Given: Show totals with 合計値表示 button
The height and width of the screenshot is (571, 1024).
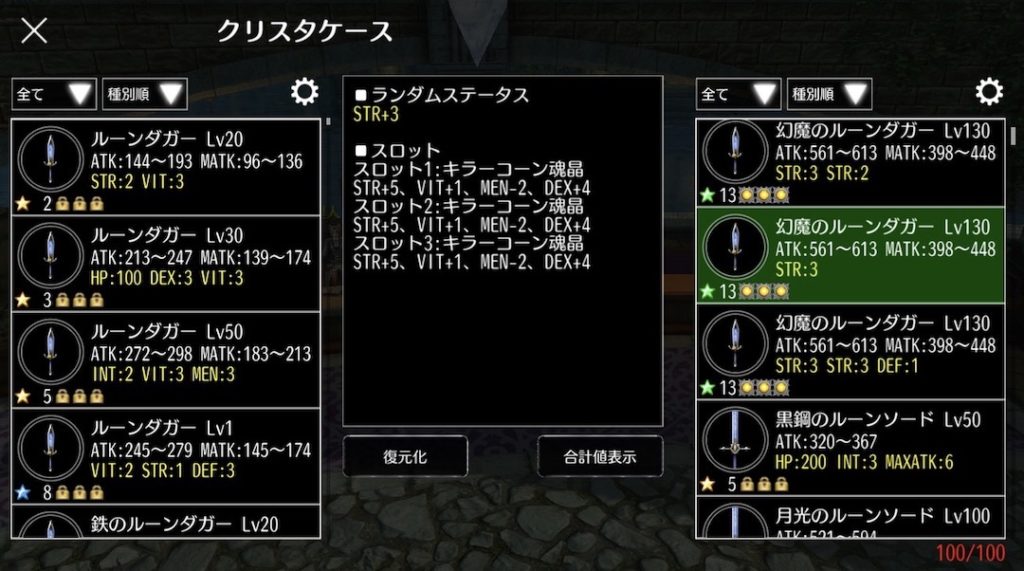Looking at the screenshot, I should (x=600, y=456).
